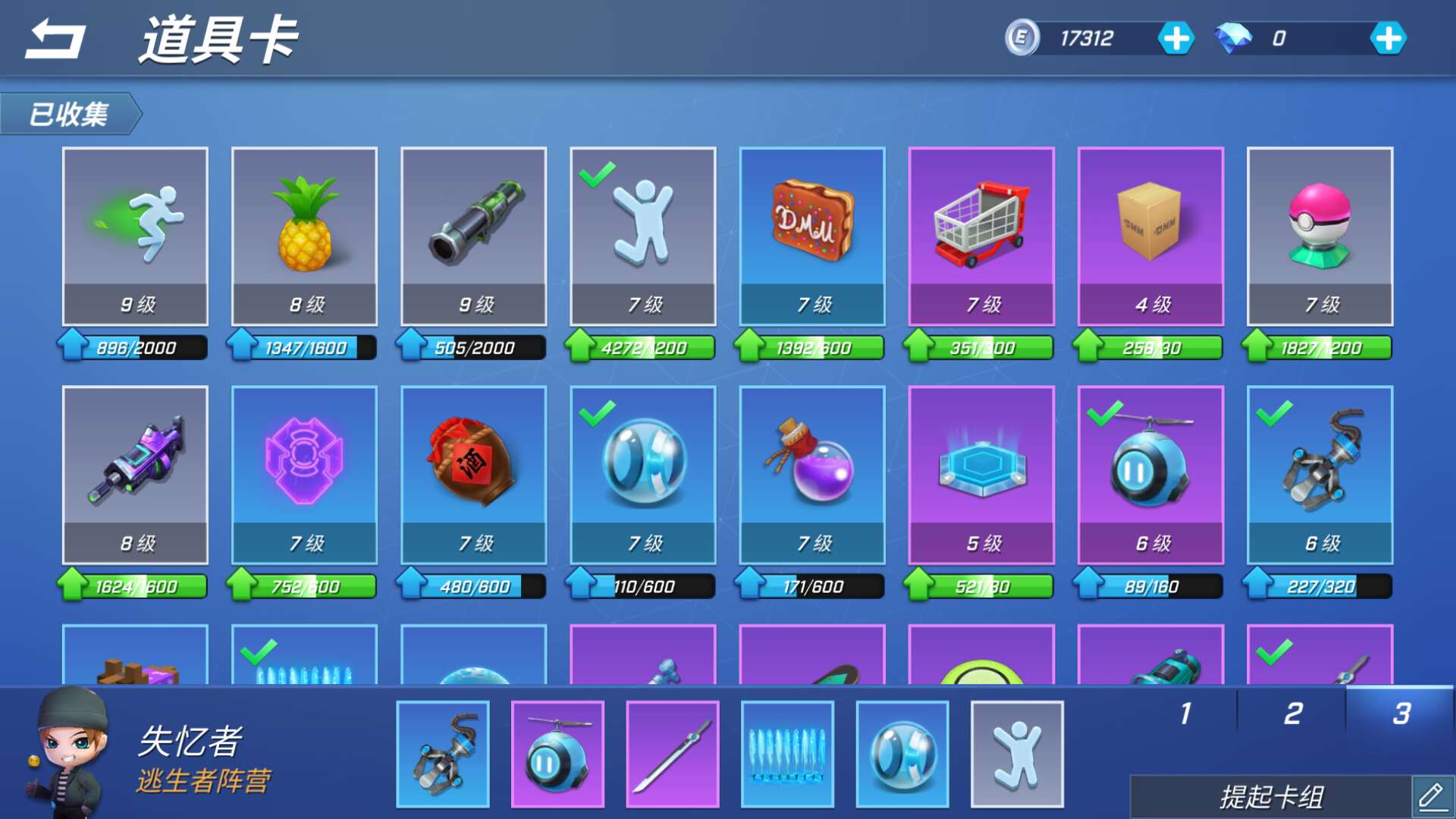Choose the purple potion flask card
This screenshot has height=819, width=1456.
coord(812,474)
